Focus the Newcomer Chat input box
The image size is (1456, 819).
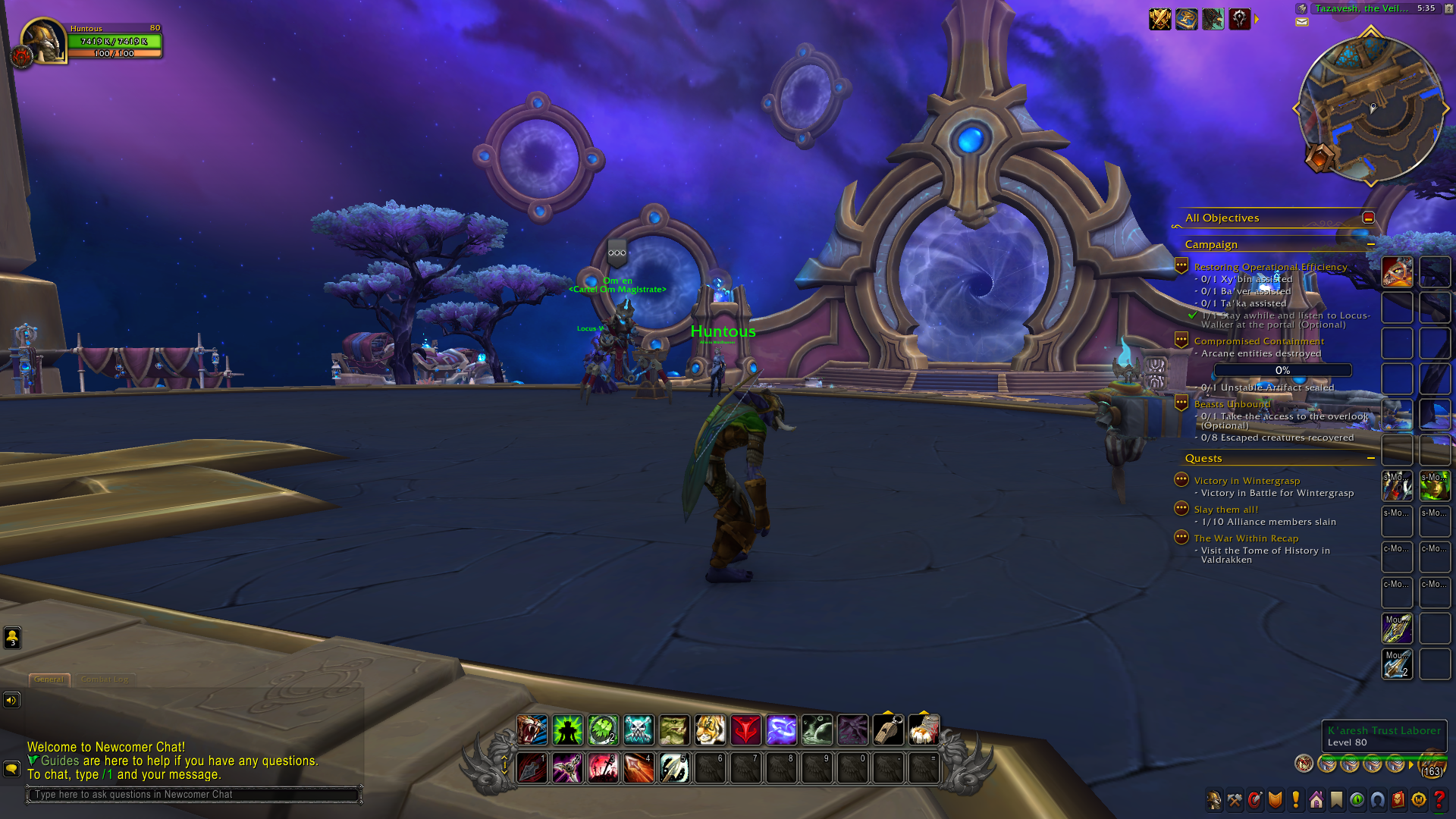coord(194,795)
